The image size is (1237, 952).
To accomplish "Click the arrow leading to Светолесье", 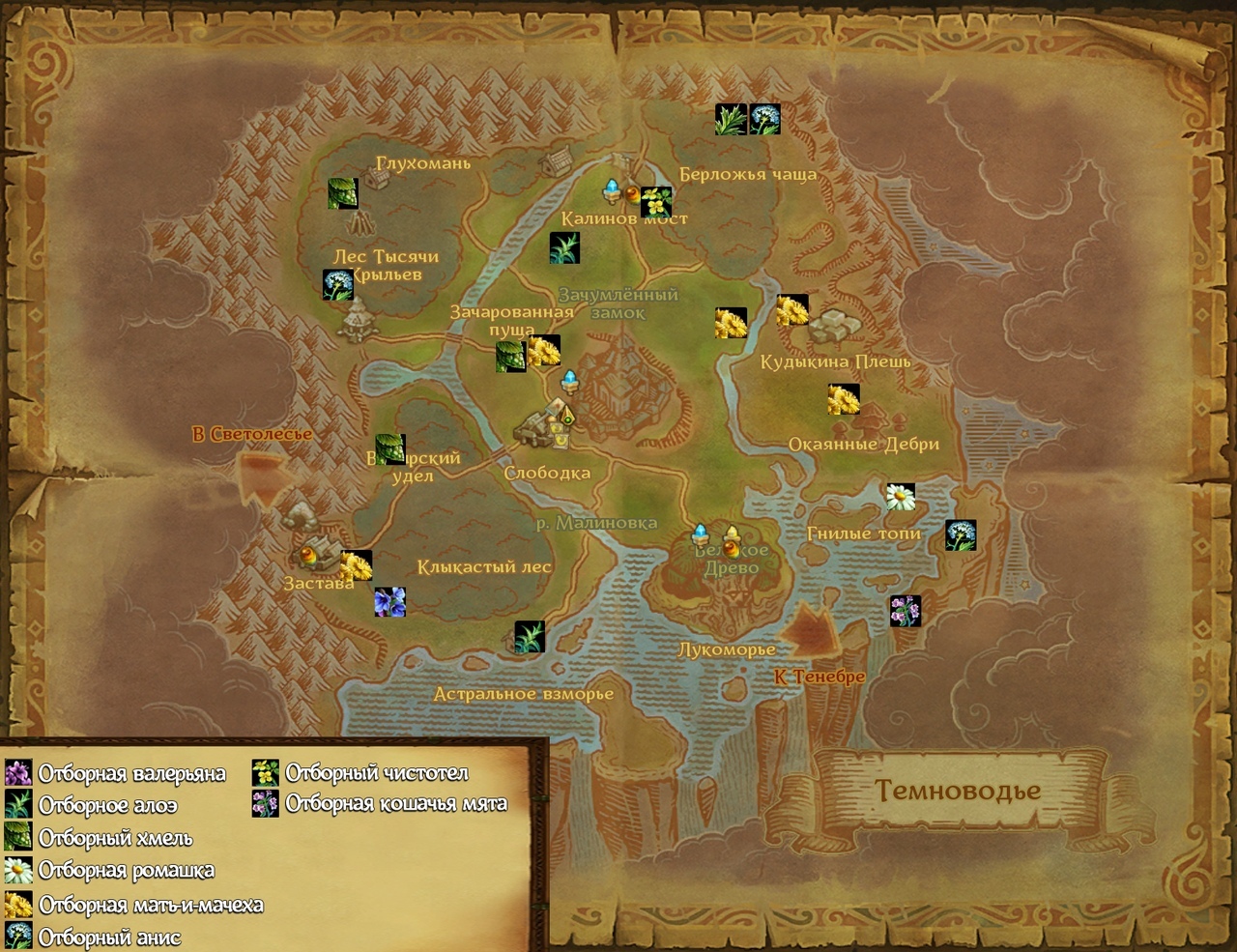I will [x=259, y=476].
